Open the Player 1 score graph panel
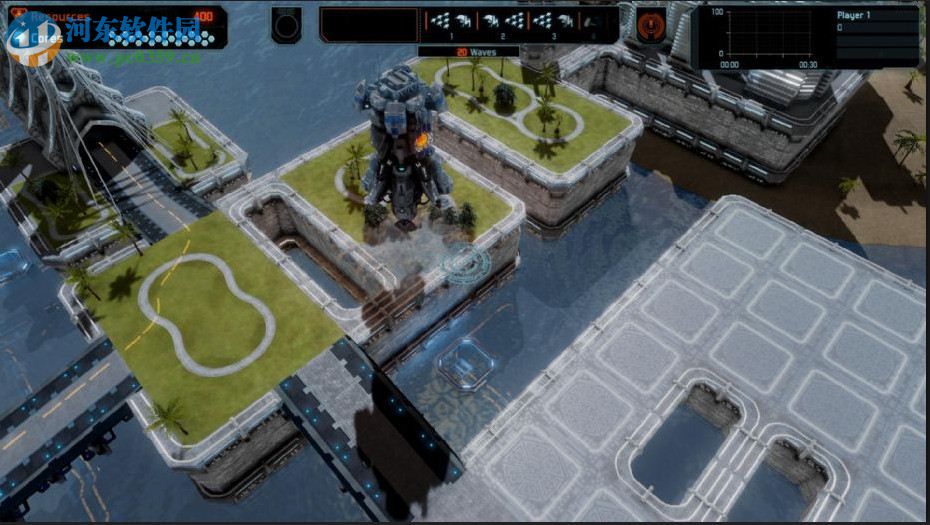Image resolution: width=930 pixels, height=525 pixels. point(808,36)
